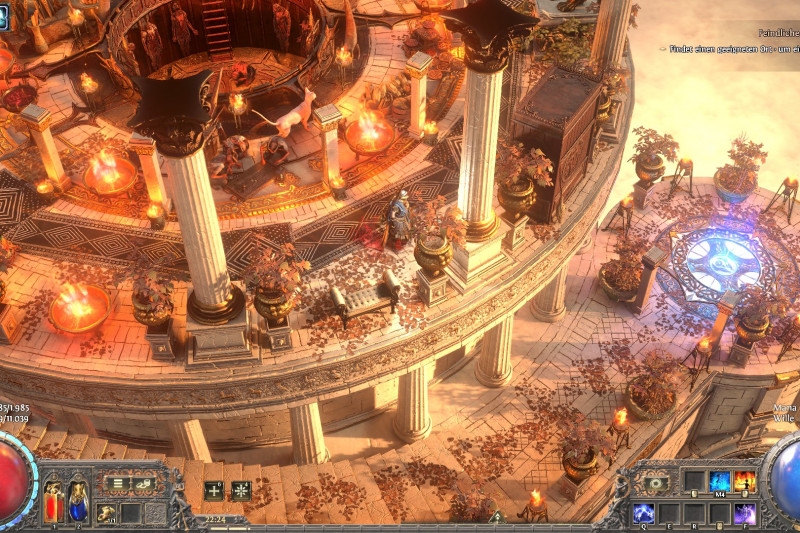Activate the fire skill icon

[x=745, y=481]
